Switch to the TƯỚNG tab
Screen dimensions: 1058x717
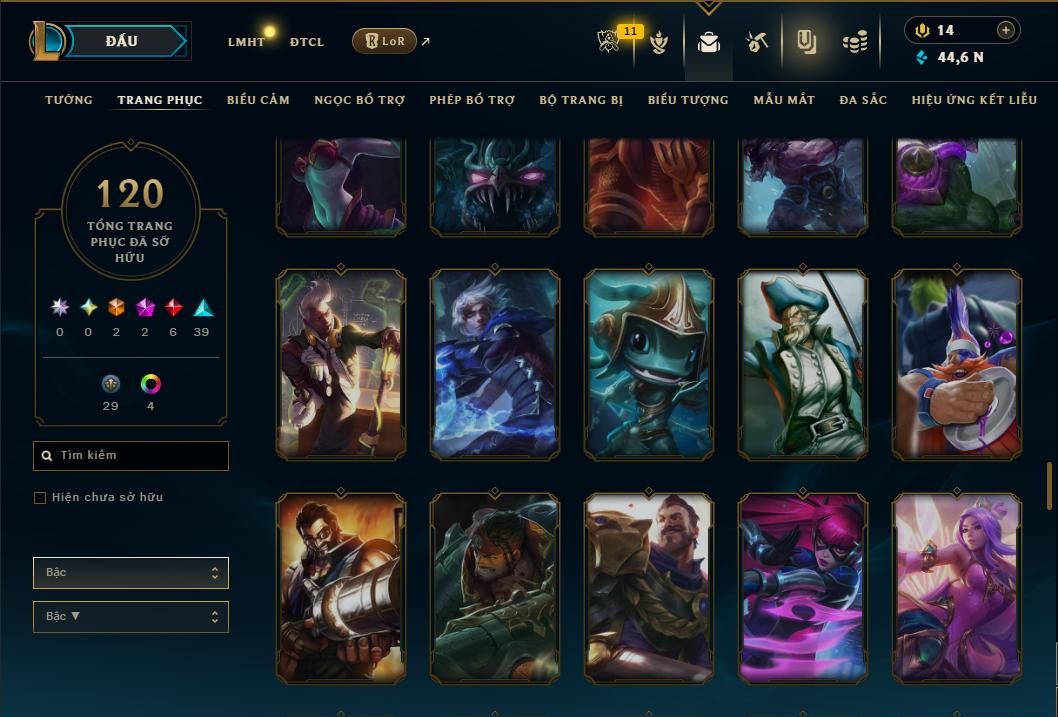point(69,100)
